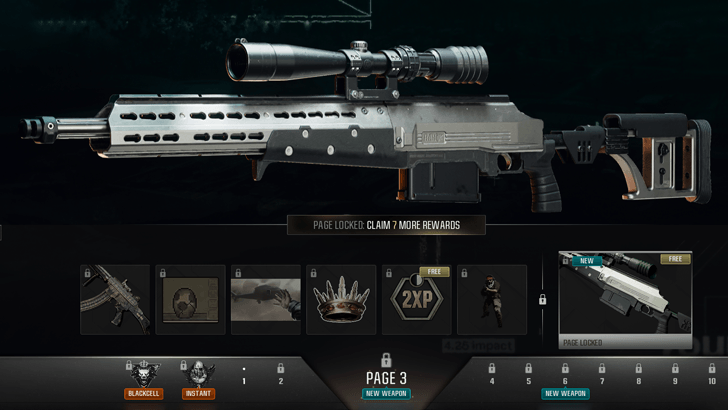
Task: Go to battle pass page 10
Action: coord(711,376)
